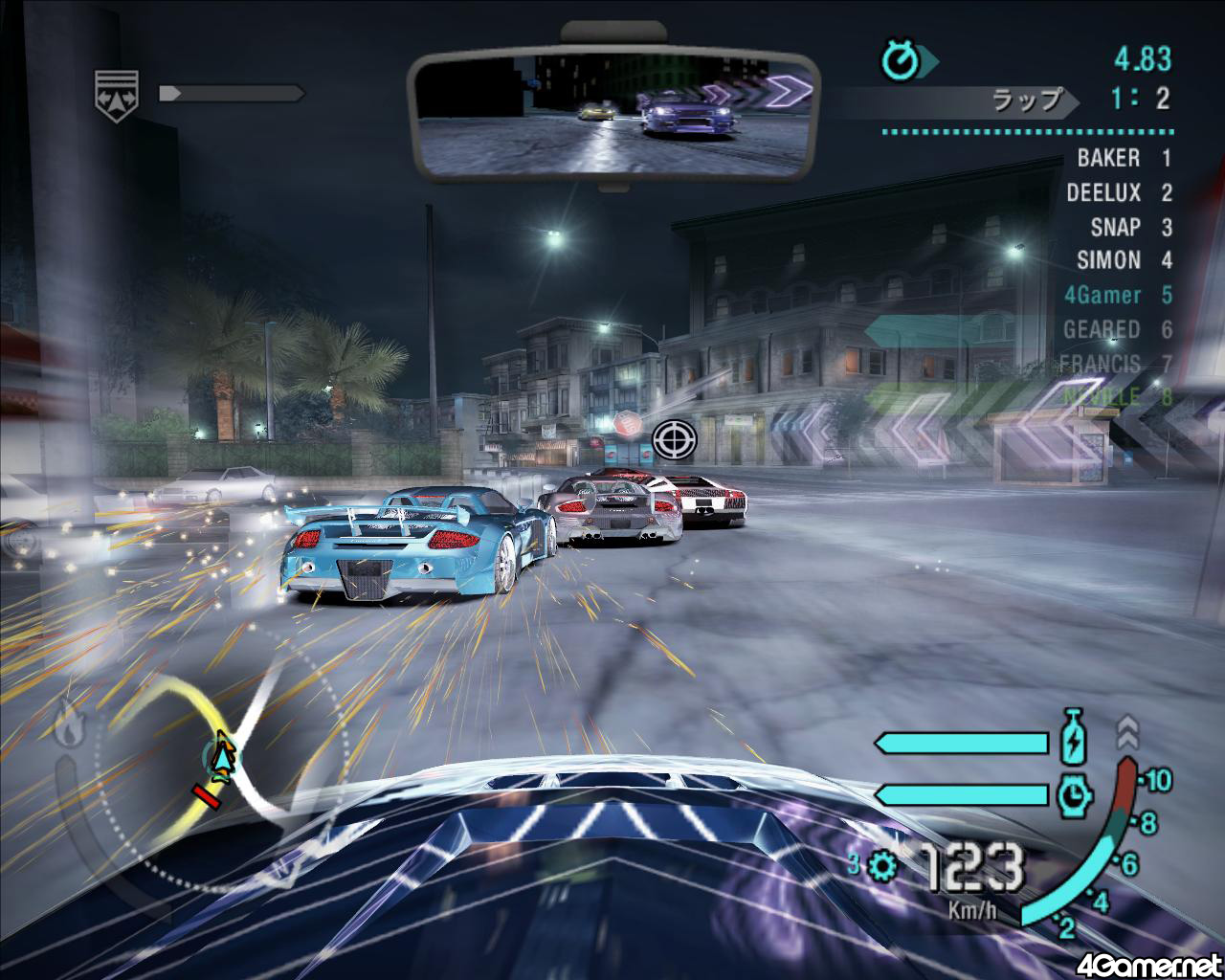
Task: Click the flame icon beside the minimap
Action: point(68,723)
